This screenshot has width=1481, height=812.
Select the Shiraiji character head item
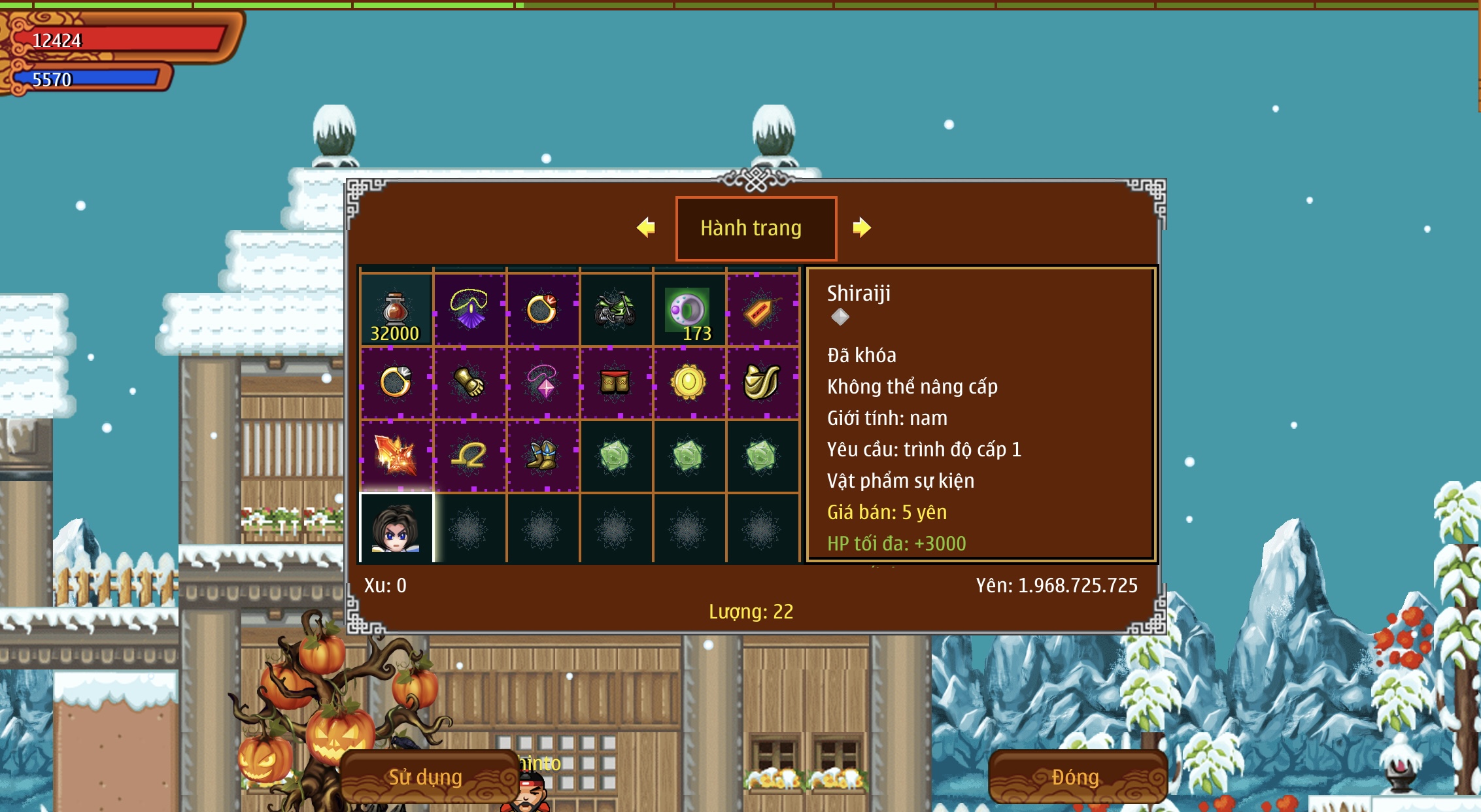coord(396,528)
